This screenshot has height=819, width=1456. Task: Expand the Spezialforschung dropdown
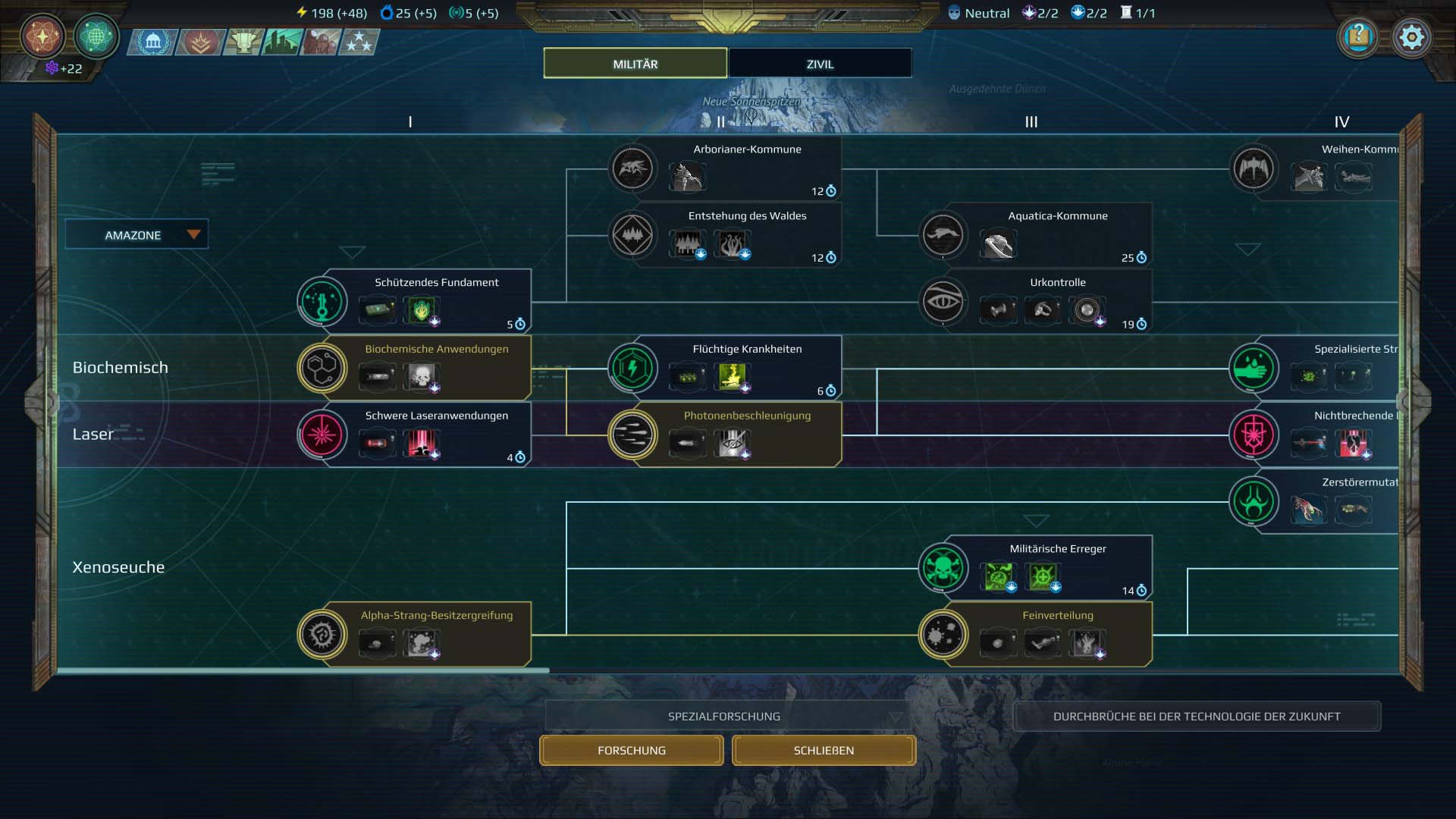point(726,716)
